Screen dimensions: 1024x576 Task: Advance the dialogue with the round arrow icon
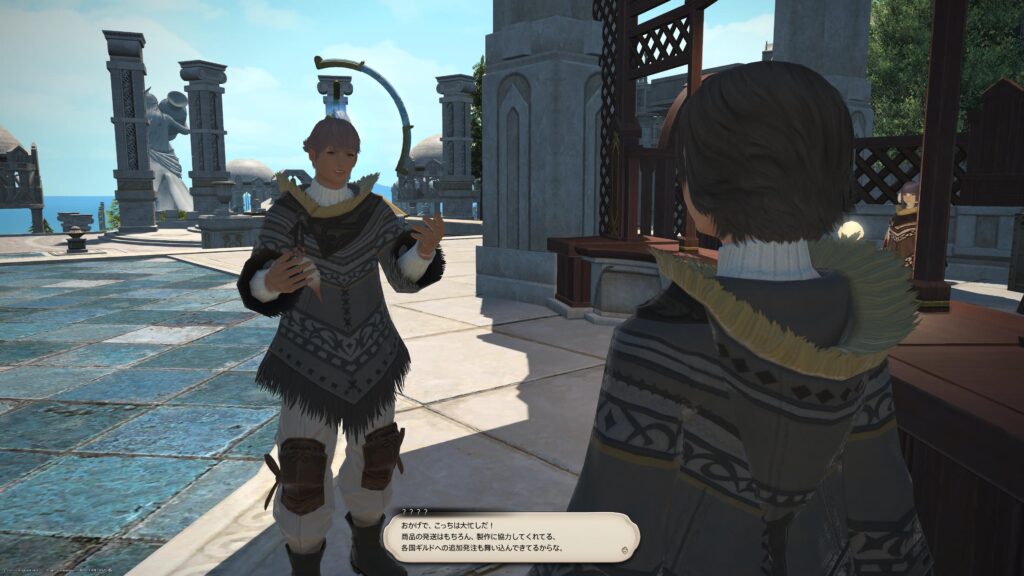tap(625, 549)
